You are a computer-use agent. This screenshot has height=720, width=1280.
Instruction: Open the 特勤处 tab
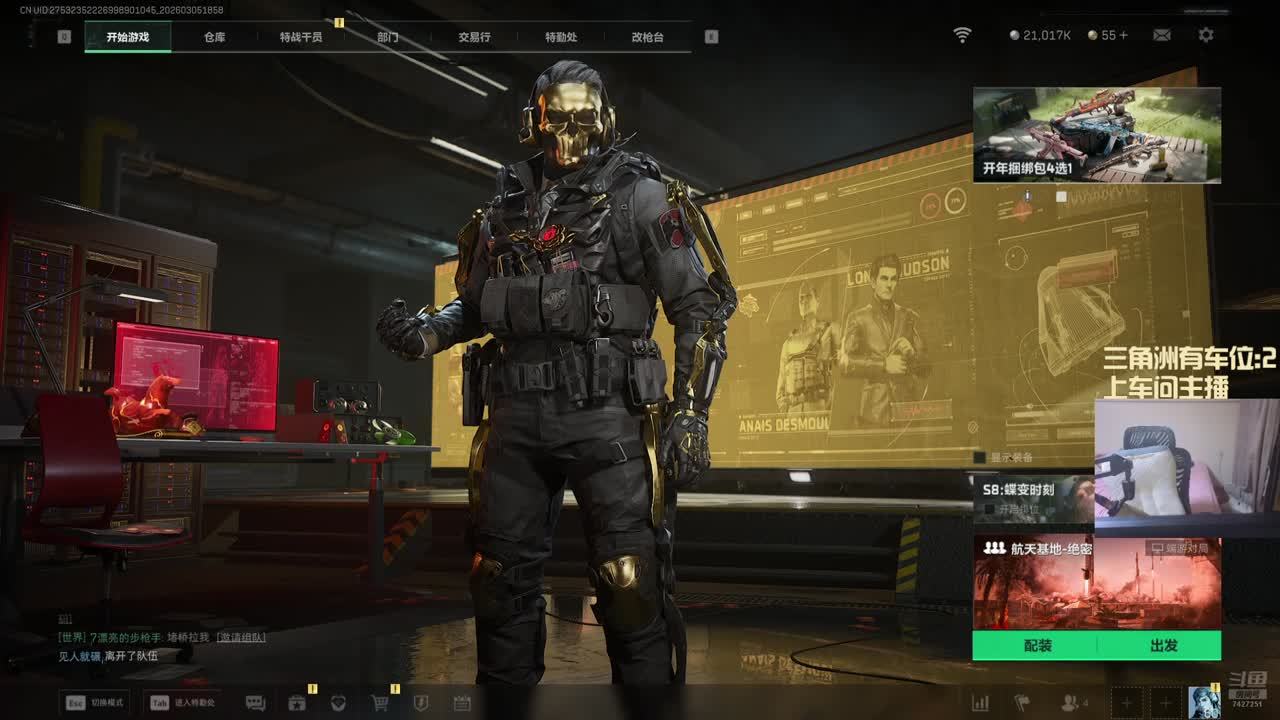pyautogui.click(x=561, y=37)
